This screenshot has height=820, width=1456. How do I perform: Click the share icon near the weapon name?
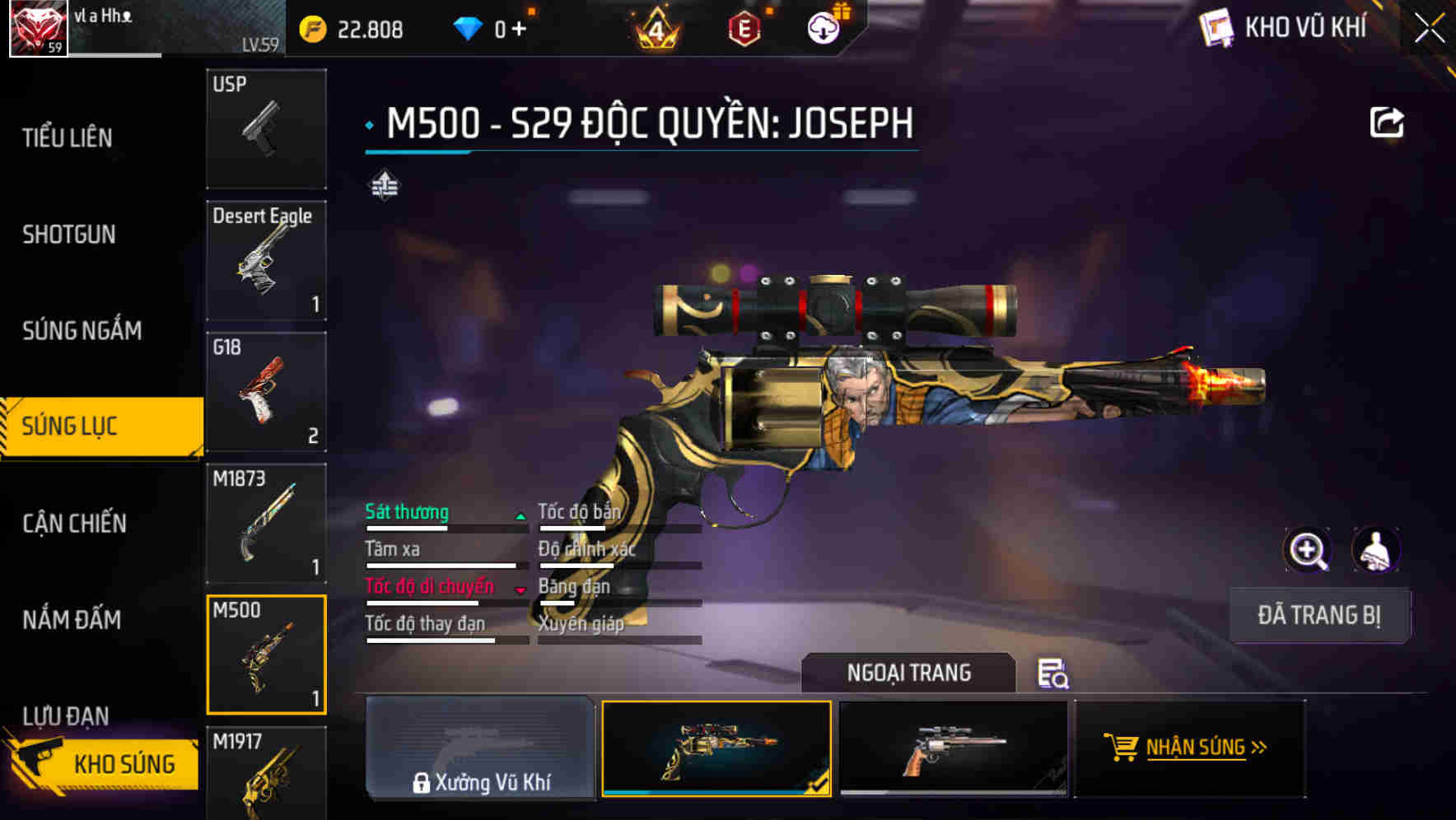click(x=1388, y=121)
